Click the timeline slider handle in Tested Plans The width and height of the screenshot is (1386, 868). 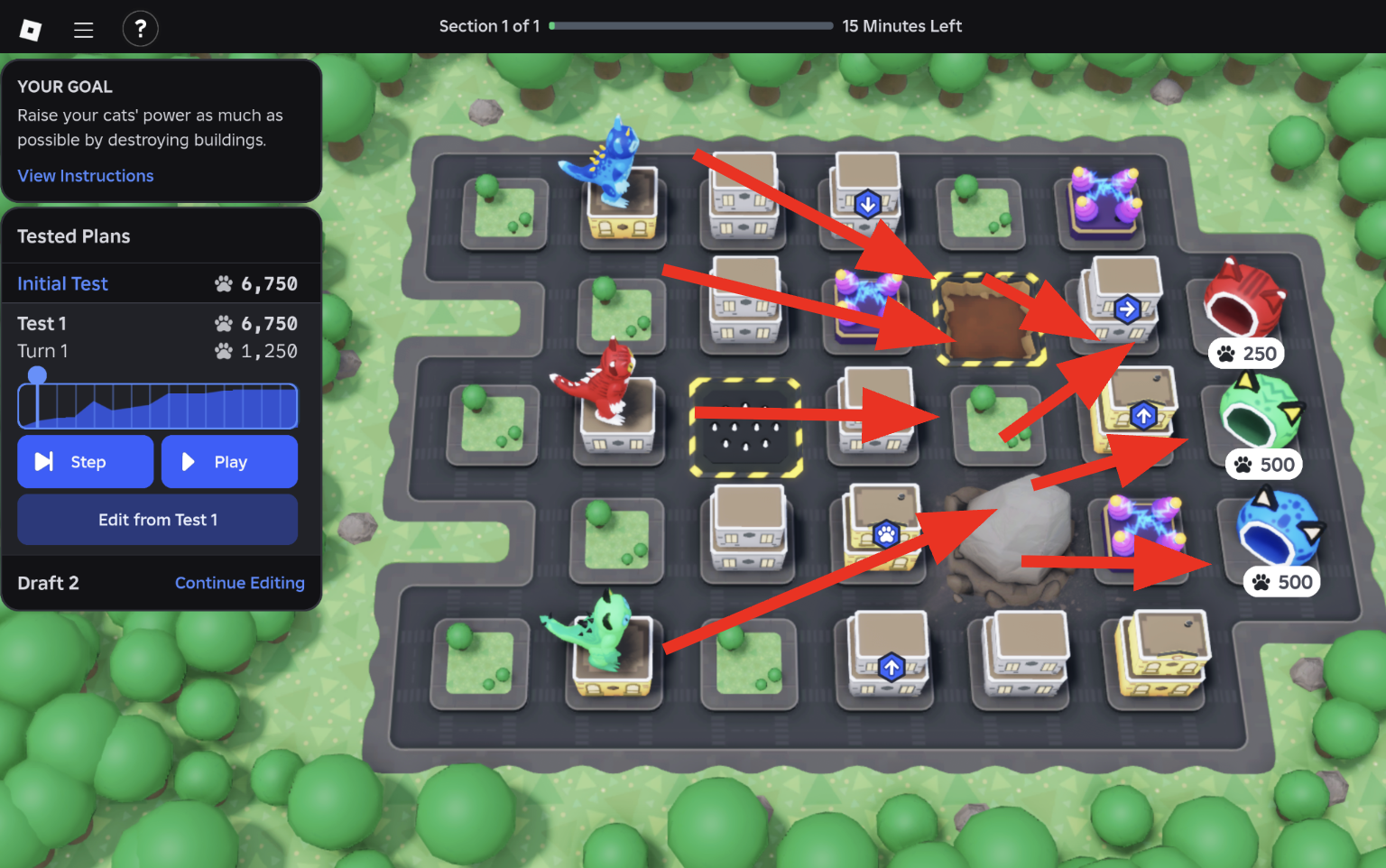tap(37, 374)
